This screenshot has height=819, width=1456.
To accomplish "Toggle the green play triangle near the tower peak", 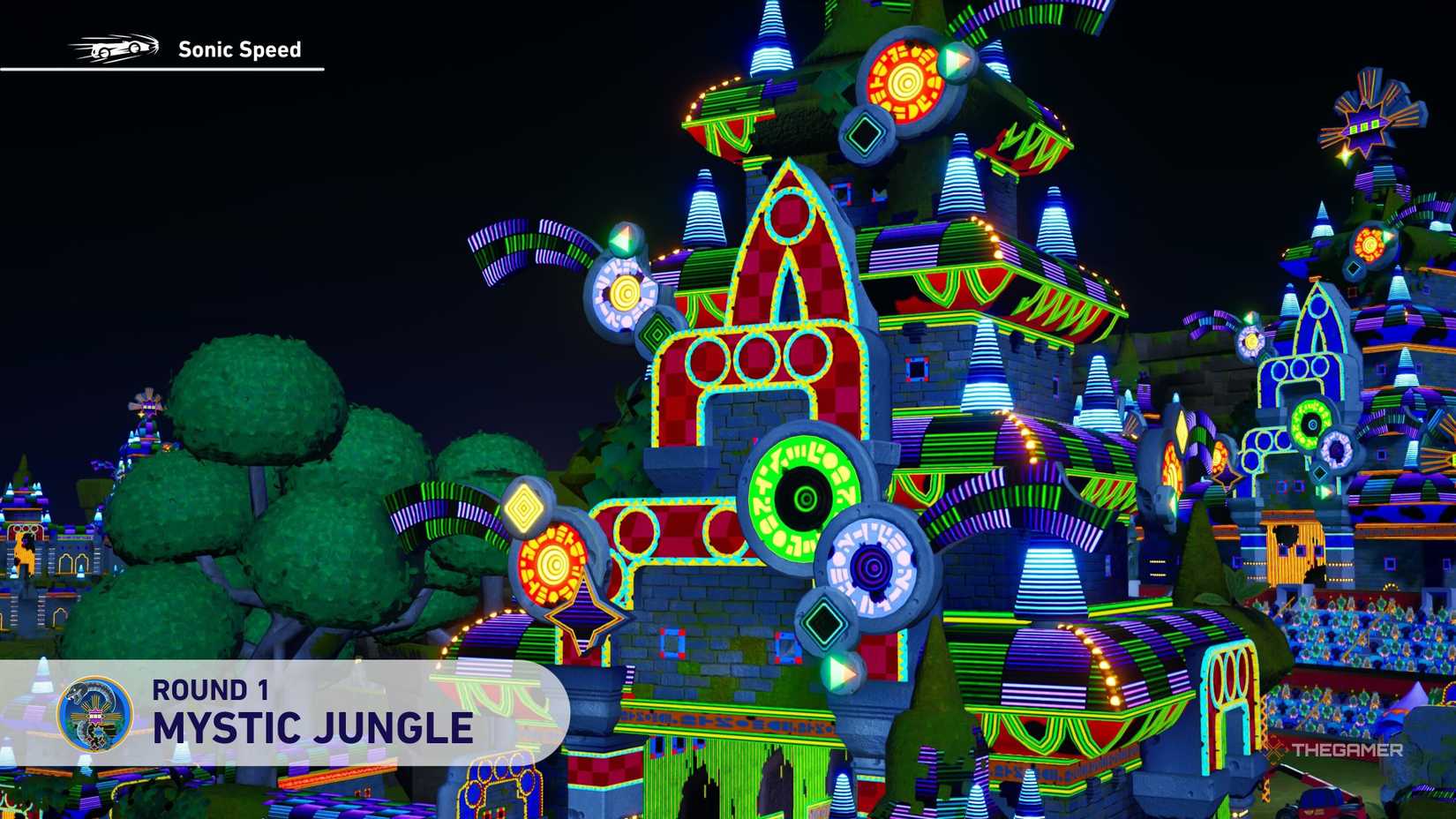I will pos(956,60).
